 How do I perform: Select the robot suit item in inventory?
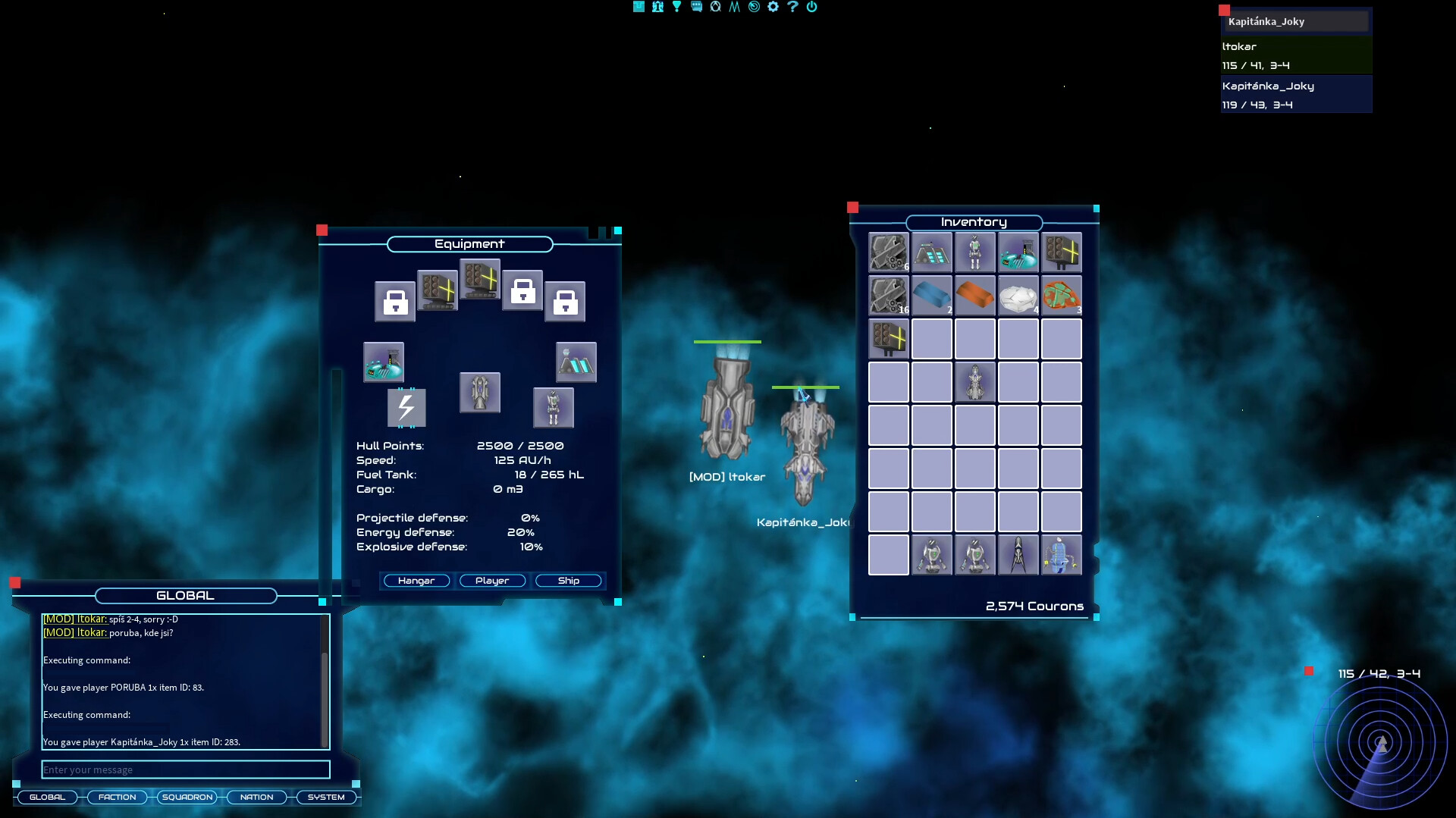pos(976,252)
